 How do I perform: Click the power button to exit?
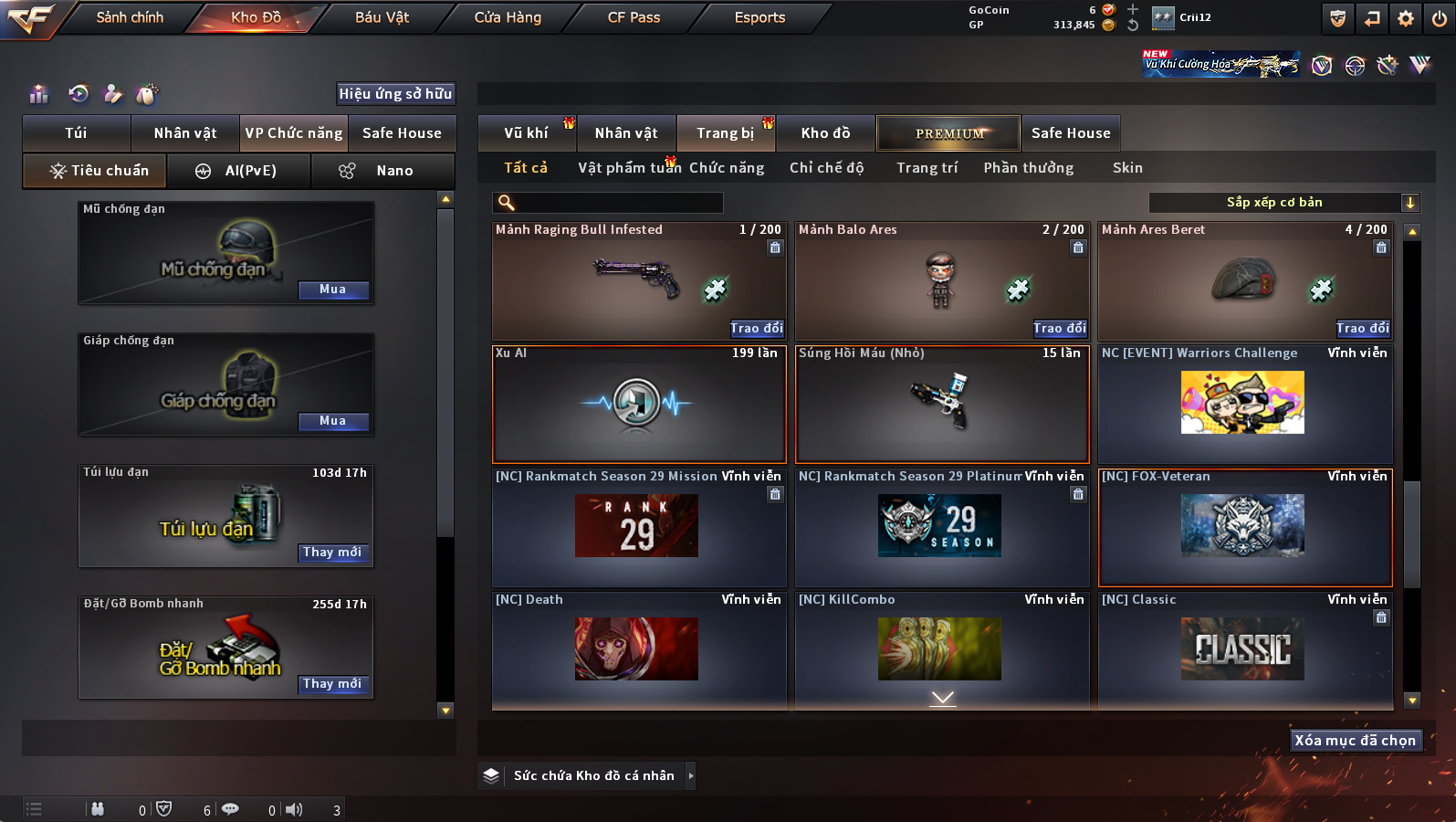1440,18
